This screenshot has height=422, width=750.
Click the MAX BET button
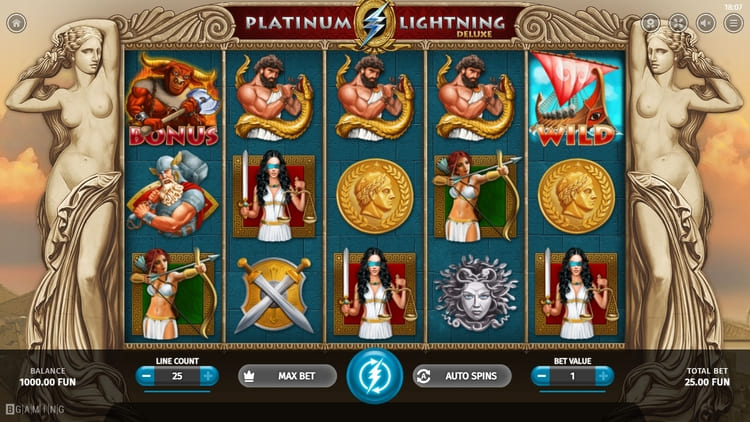point(287,376)
